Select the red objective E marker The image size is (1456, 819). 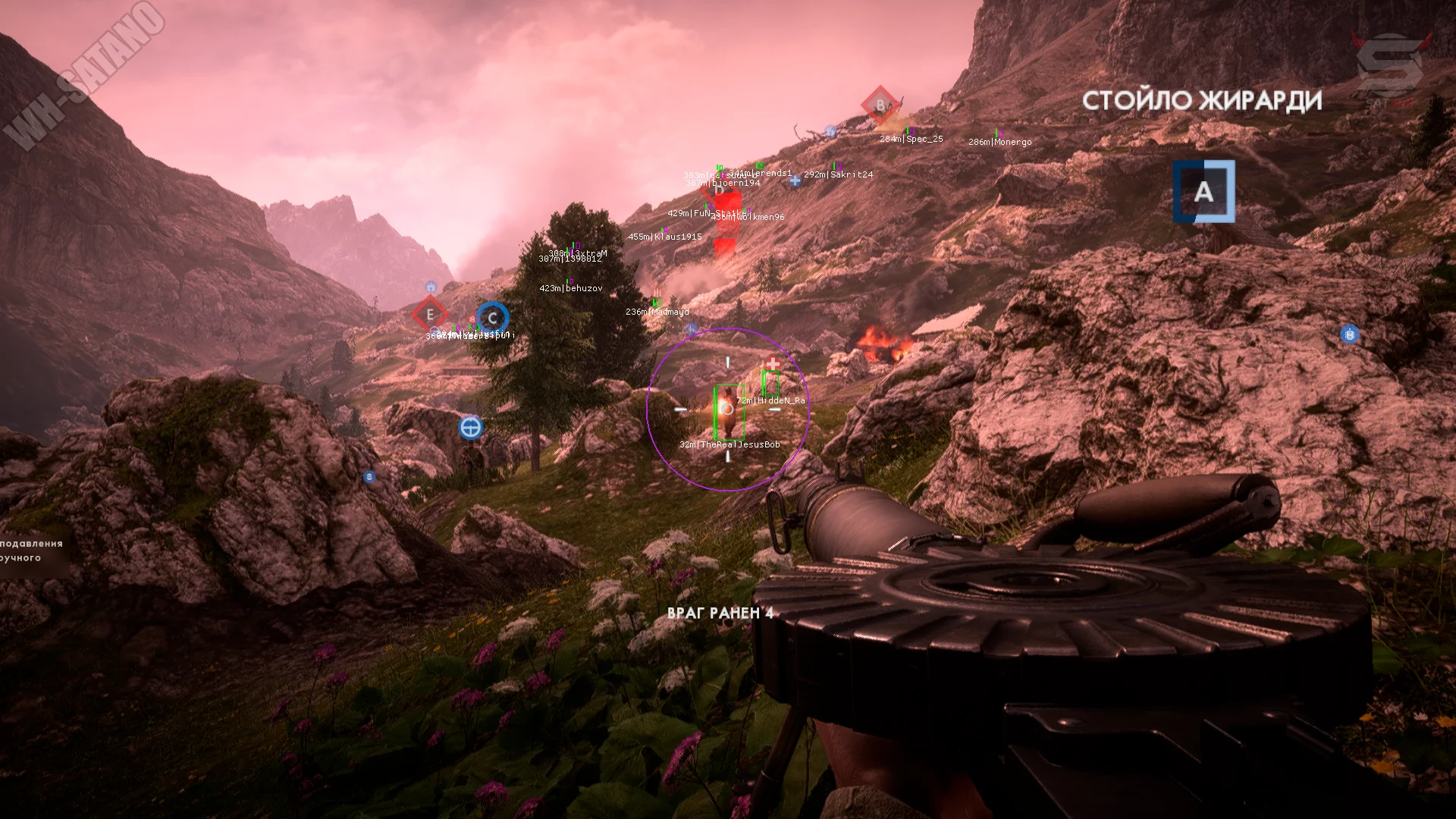430,315
